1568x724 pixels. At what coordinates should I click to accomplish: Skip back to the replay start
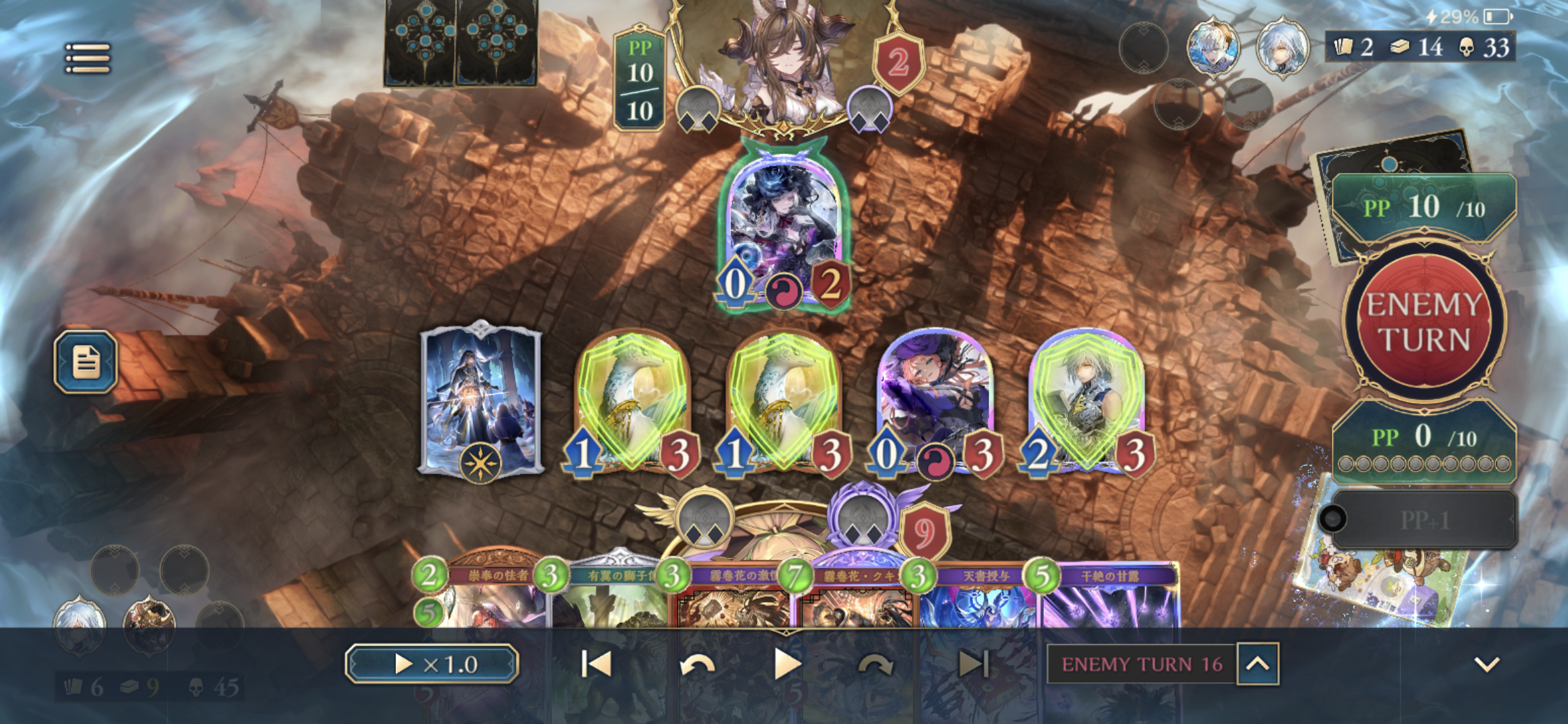(596, 664)
